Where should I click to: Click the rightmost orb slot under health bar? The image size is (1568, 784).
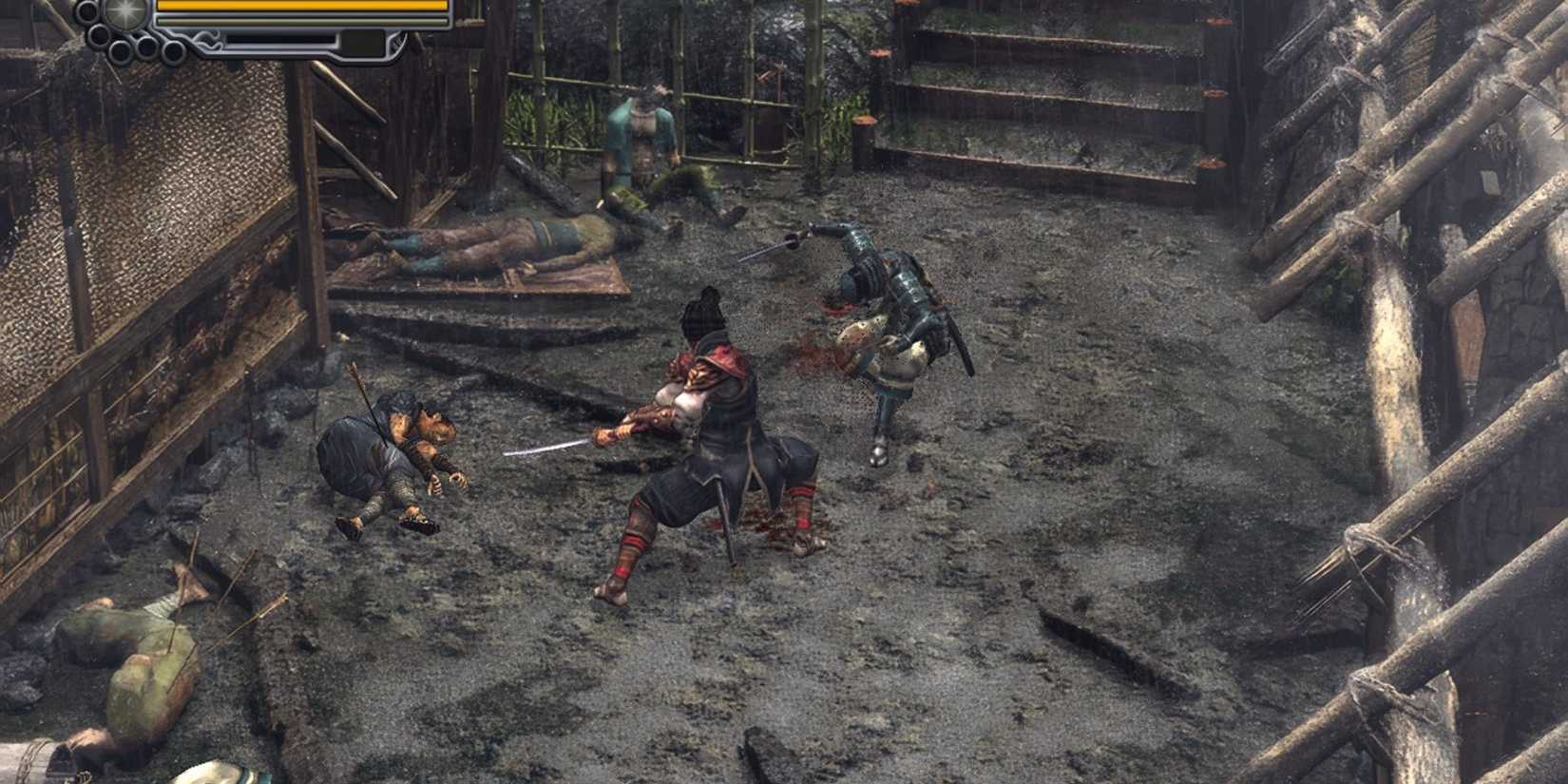tap(175, 53)
